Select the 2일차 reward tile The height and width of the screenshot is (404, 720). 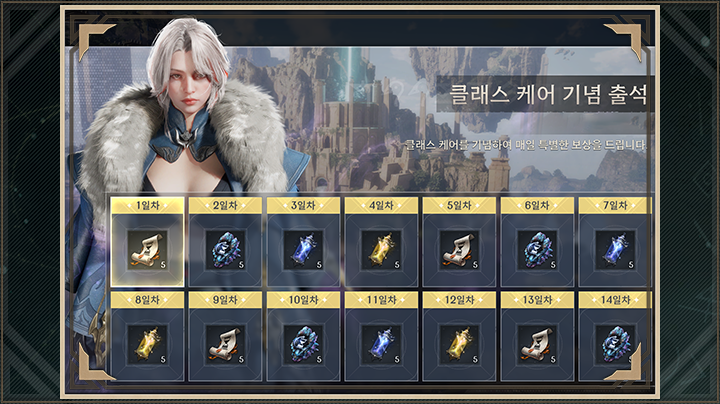[x=225, y=249]
